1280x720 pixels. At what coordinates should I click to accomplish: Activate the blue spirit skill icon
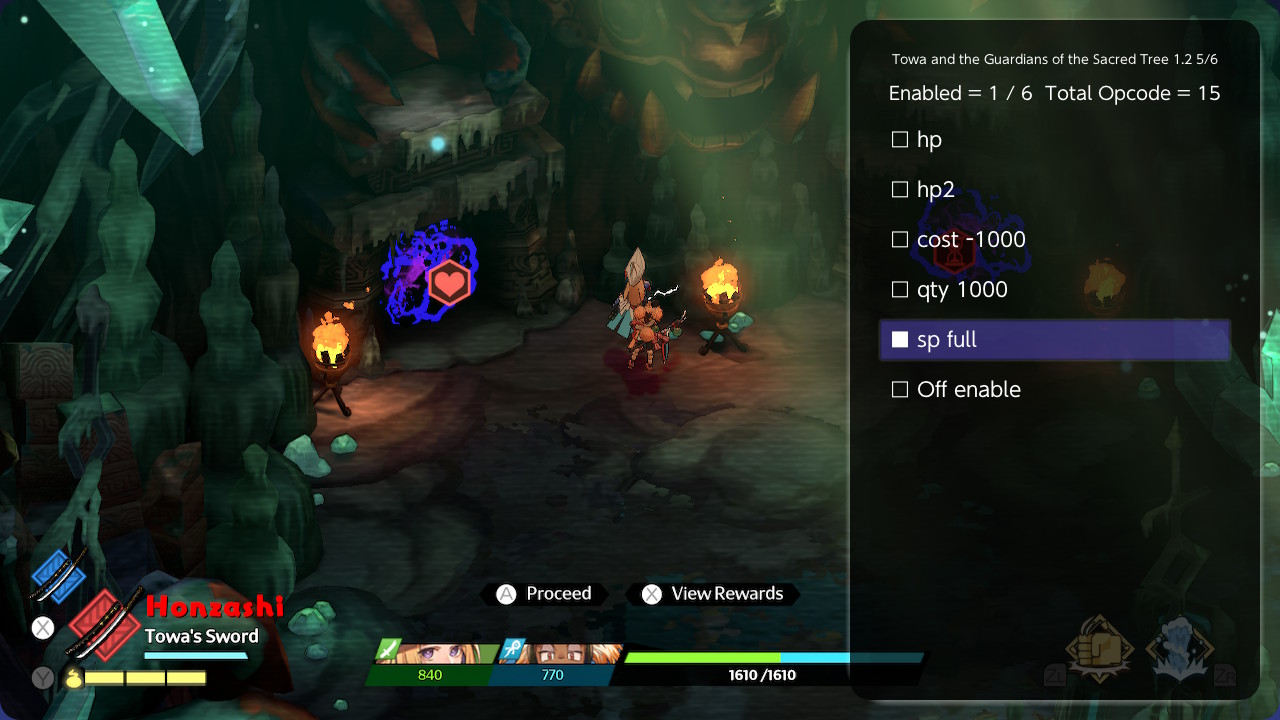(x=1180, y=648)
